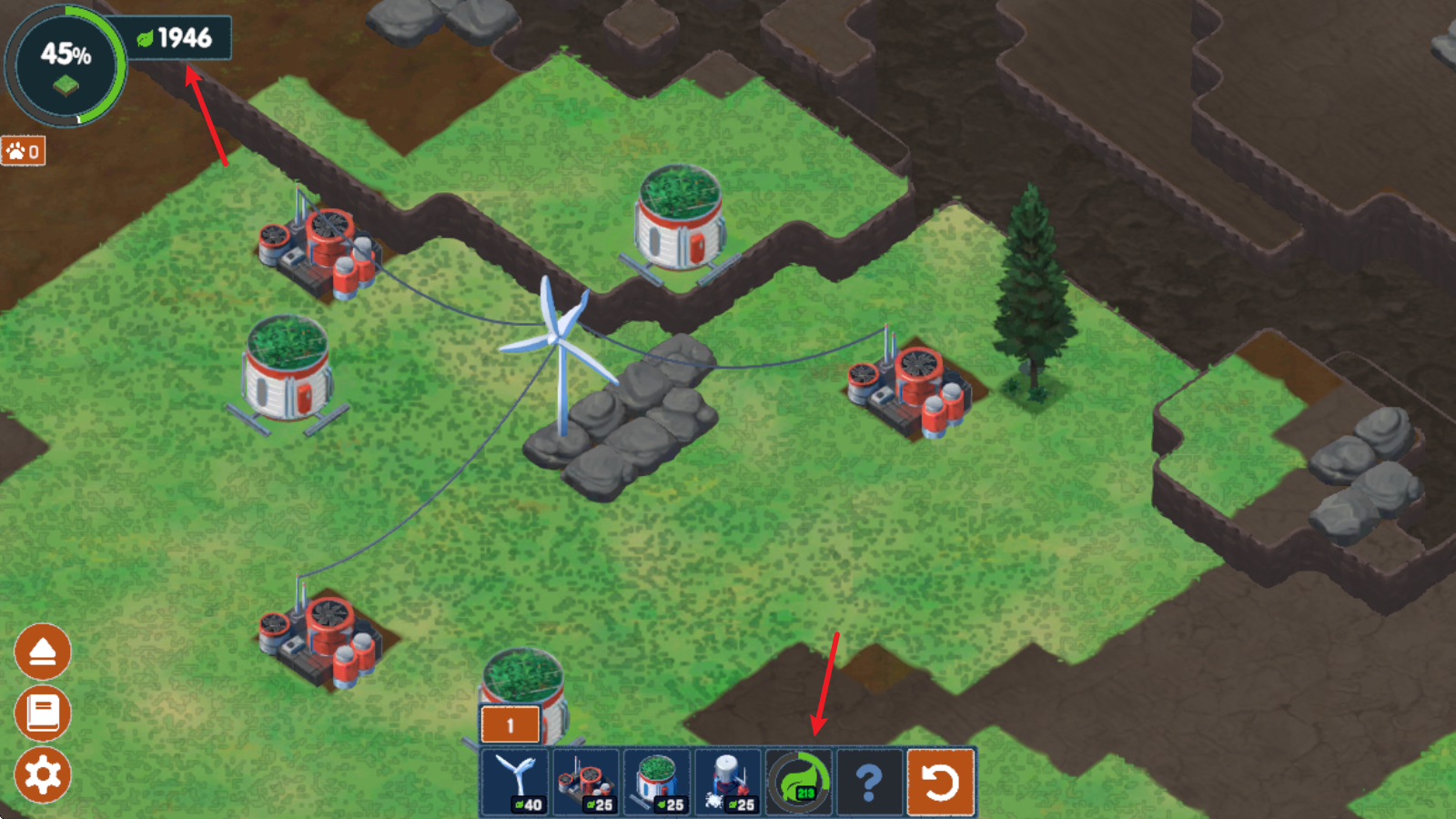The image size is (1456, 819).
Task: Open the locked question mark slot
Action: tap(869, 781)
